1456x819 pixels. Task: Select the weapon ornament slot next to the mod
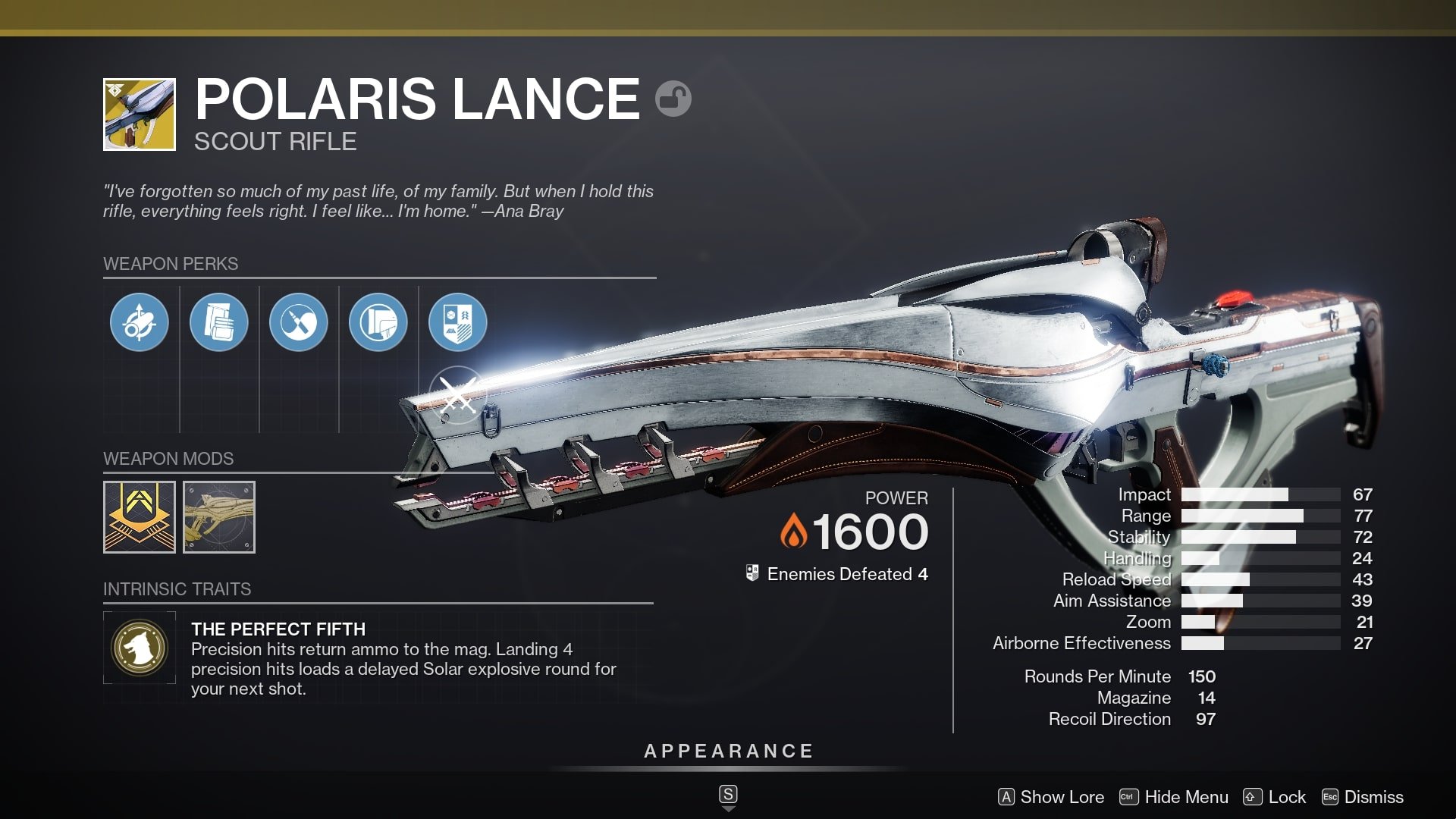pyautogui.click(x=219, y=517)
